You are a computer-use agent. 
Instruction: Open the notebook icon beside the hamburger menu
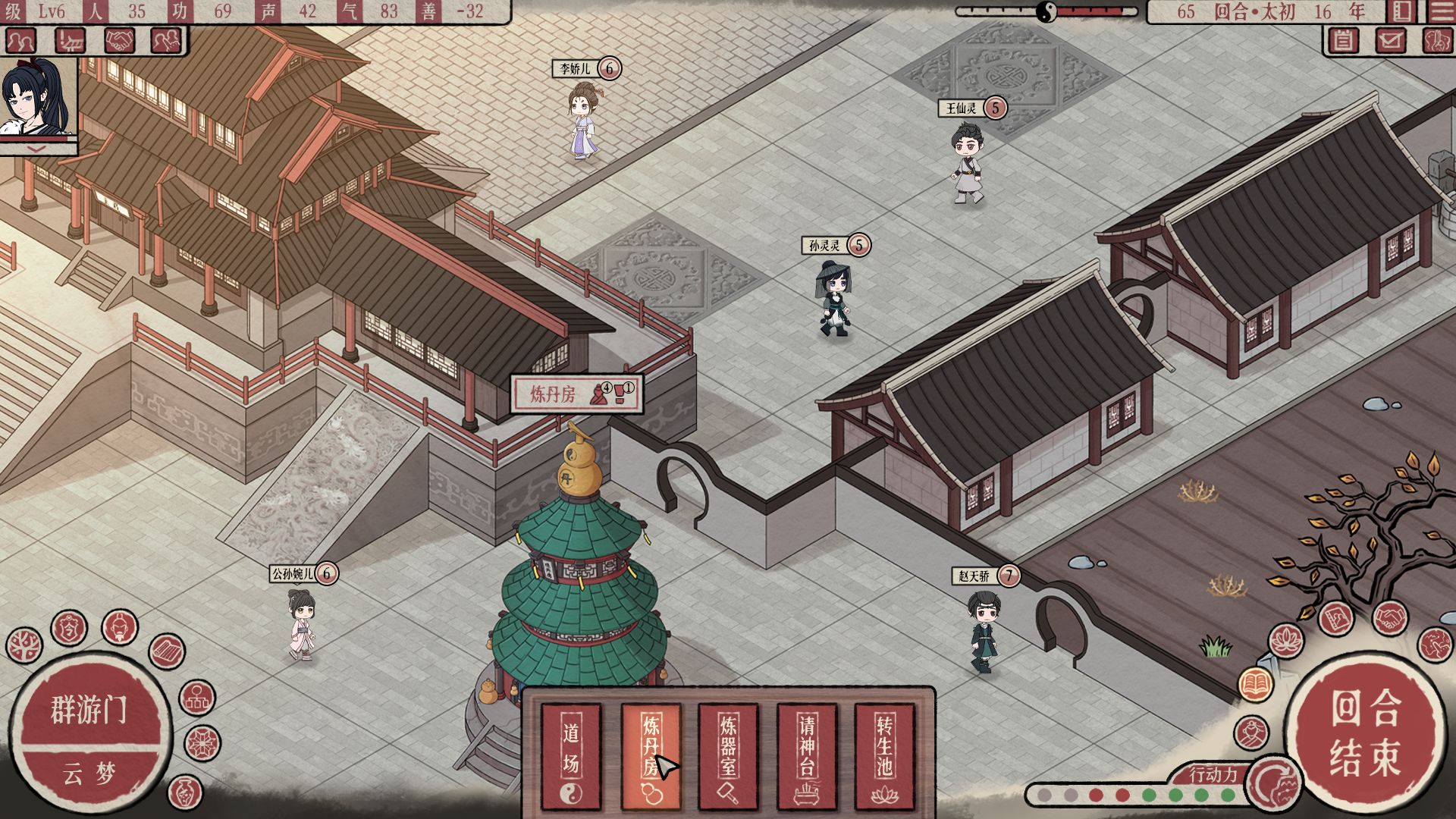[1401, 11]
